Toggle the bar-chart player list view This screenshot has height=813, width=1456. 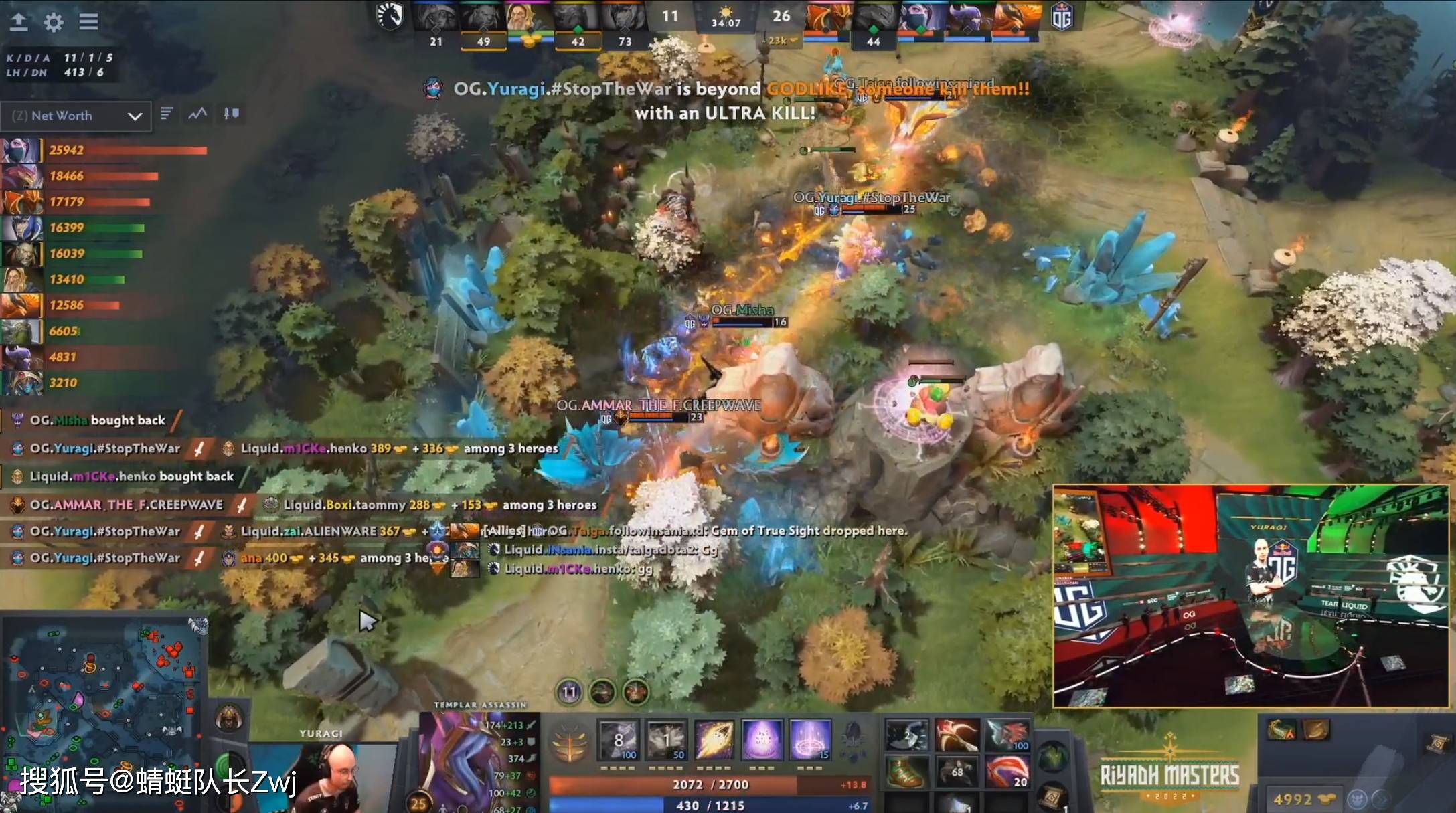tap(167, 114)
